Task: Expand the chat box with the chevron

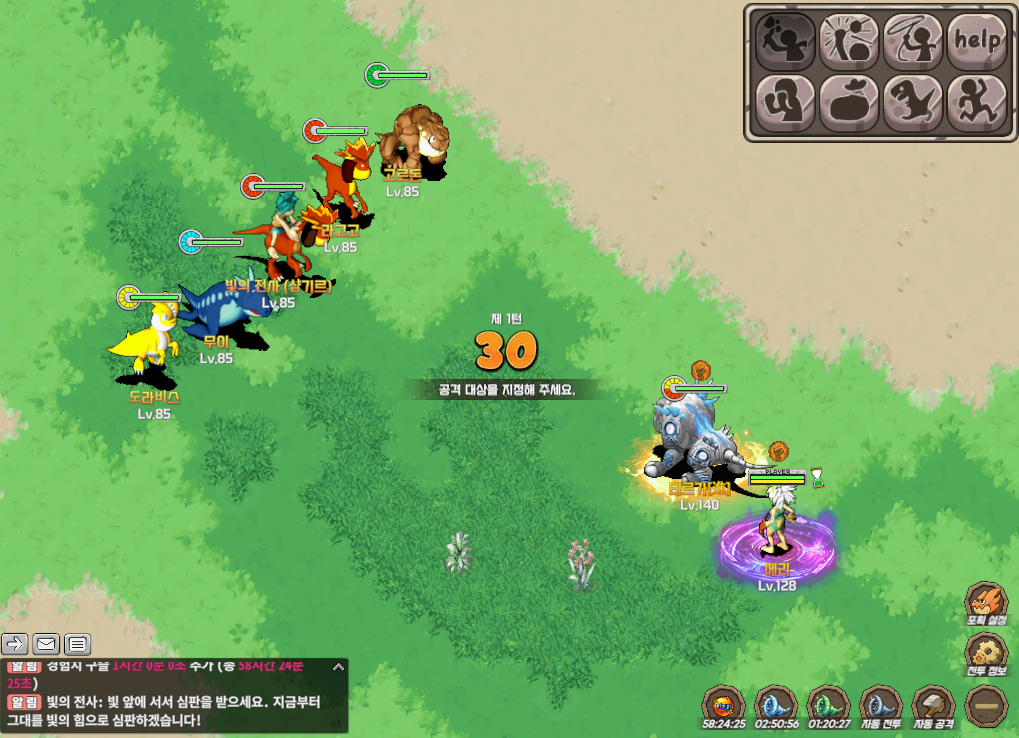Action: pos(338,666)
